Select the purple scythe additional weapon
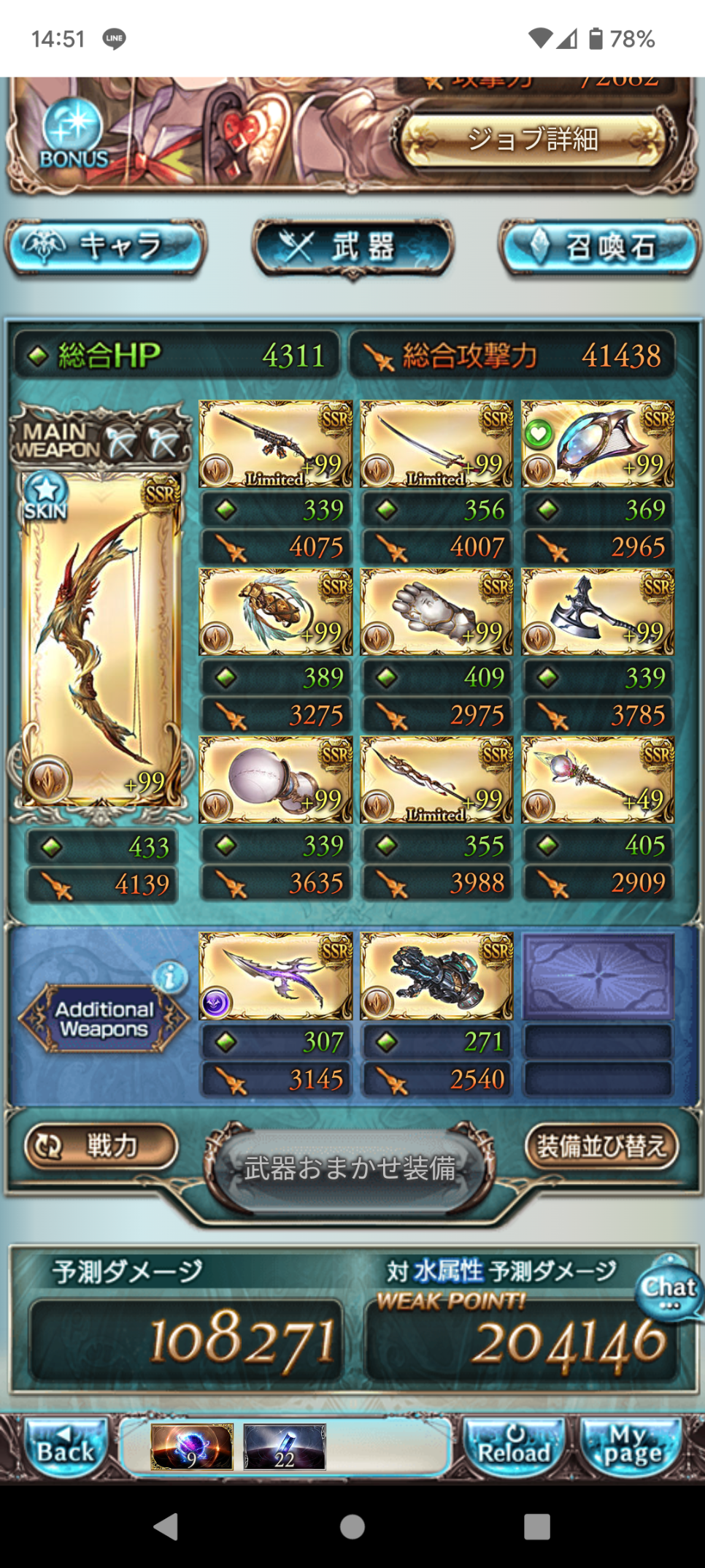 [x=275, y=976]
